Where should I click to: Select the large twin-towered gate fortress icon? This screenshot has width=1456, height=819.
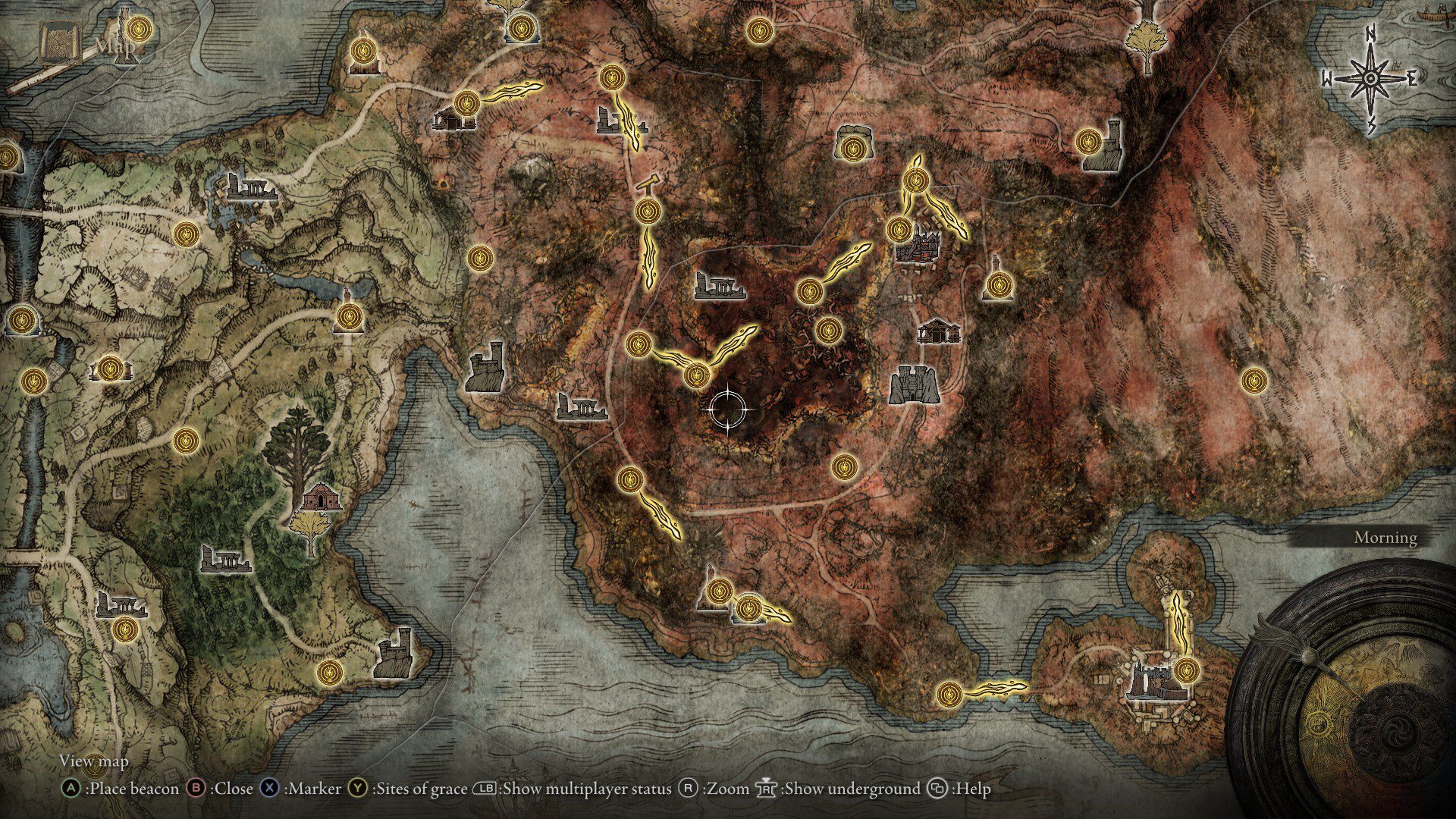pos(915,384)
